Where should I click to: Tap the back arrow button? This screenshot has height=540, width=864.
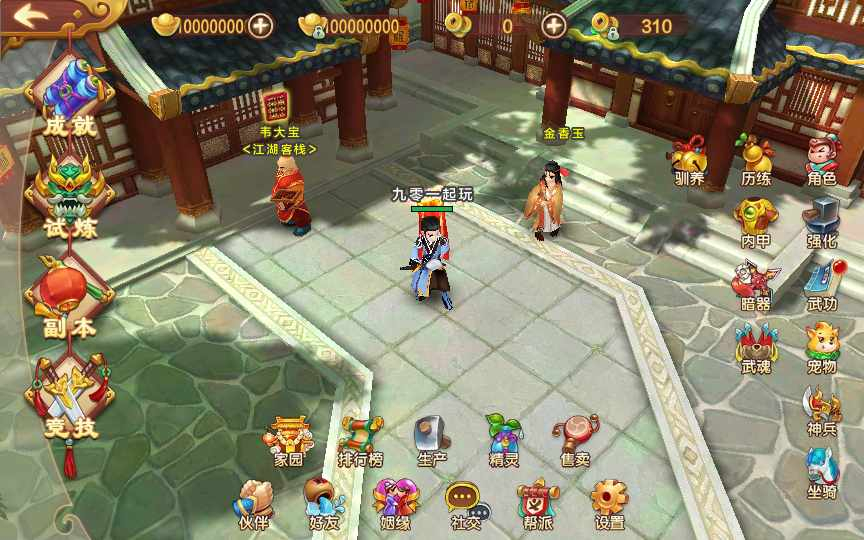tap(32, 17)
